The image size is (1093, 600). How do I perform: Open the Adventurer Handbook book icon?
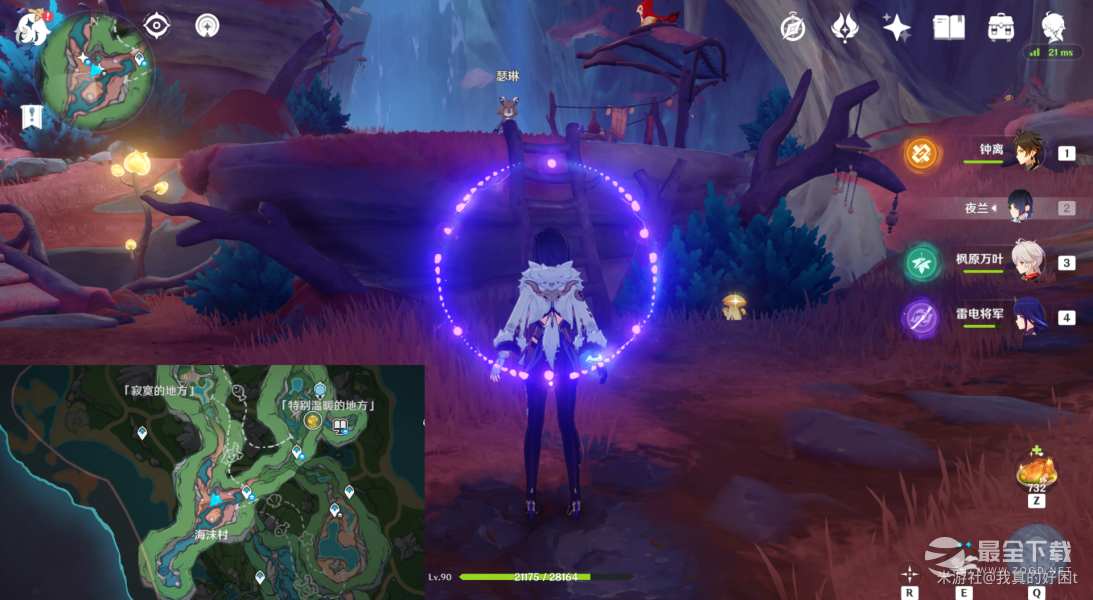click(948, 27)
